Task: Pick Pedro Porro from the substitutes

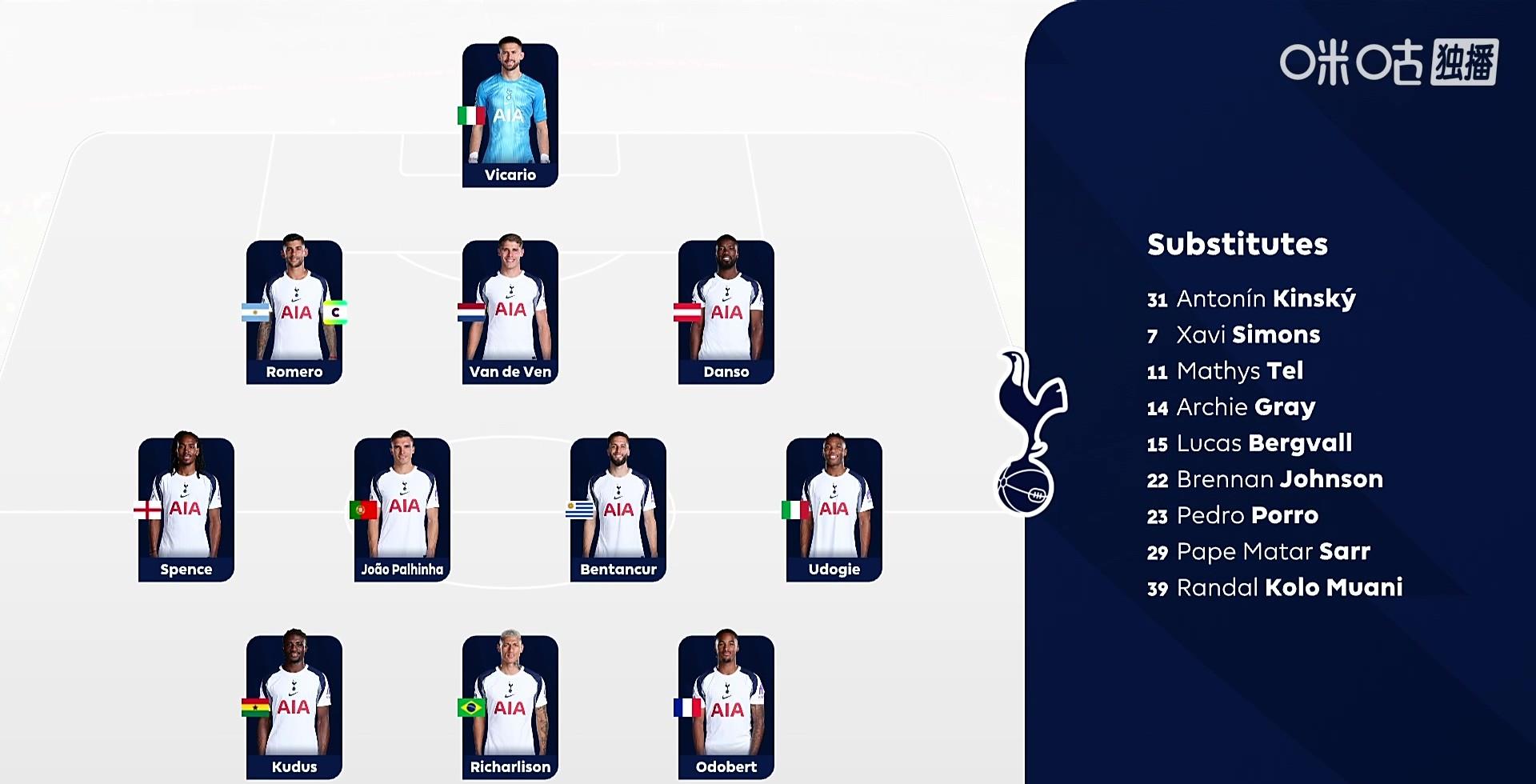Action: tap(1233, 515)
